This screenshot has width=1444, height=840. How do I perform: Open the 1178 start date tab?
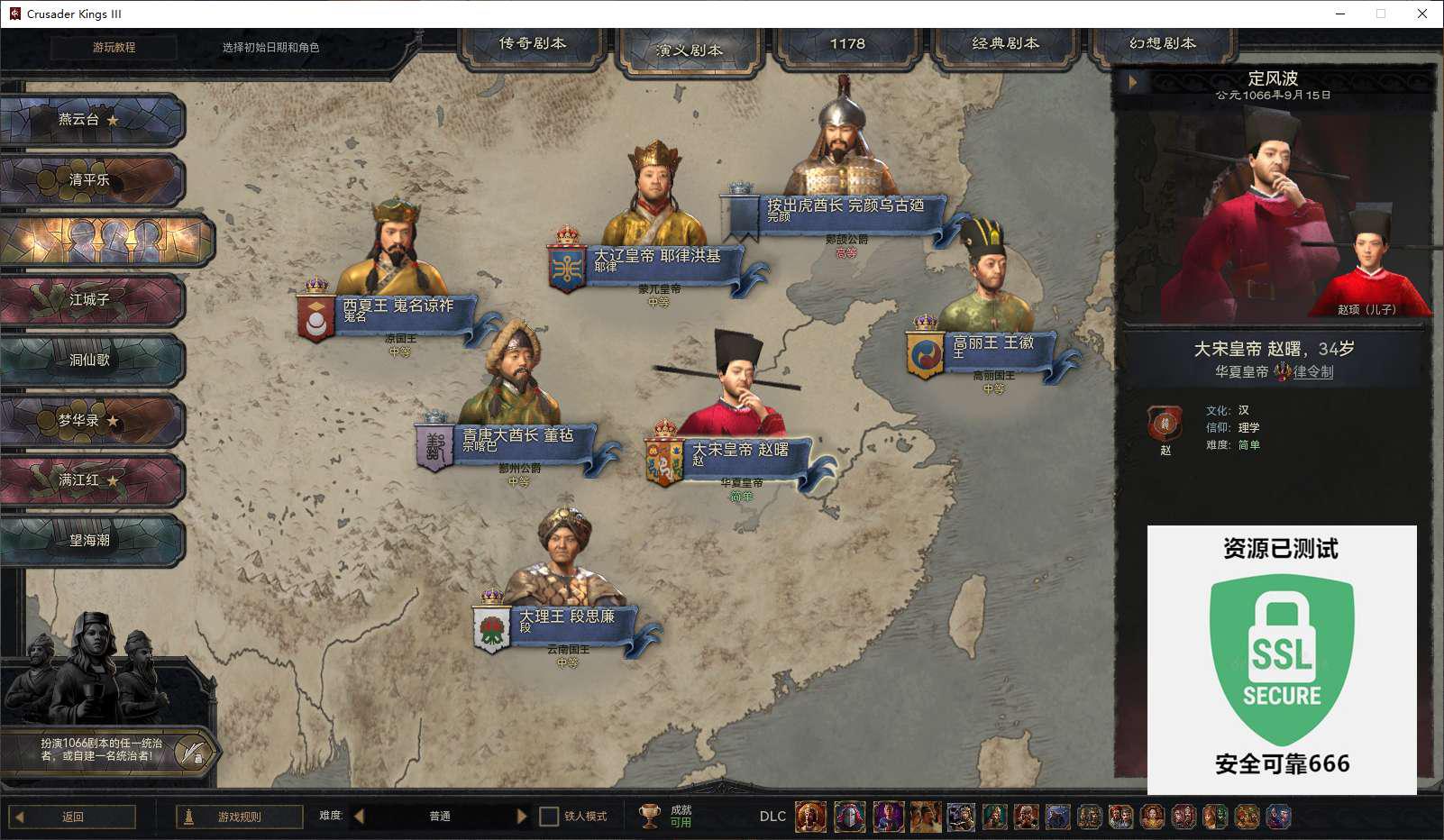pos(847,44)
